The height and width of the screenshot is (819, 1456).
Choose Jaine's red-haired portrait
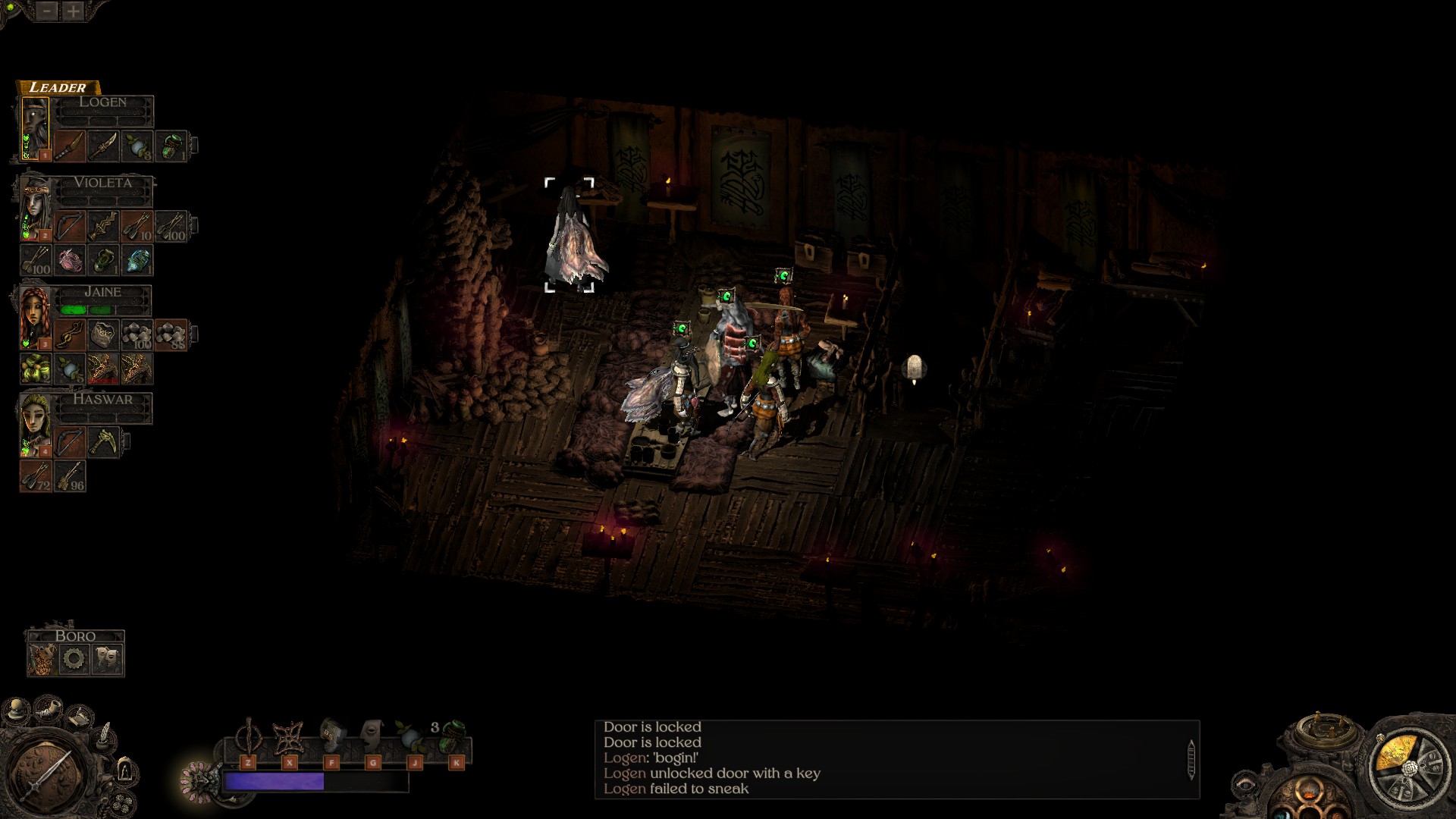pos(35,317)
